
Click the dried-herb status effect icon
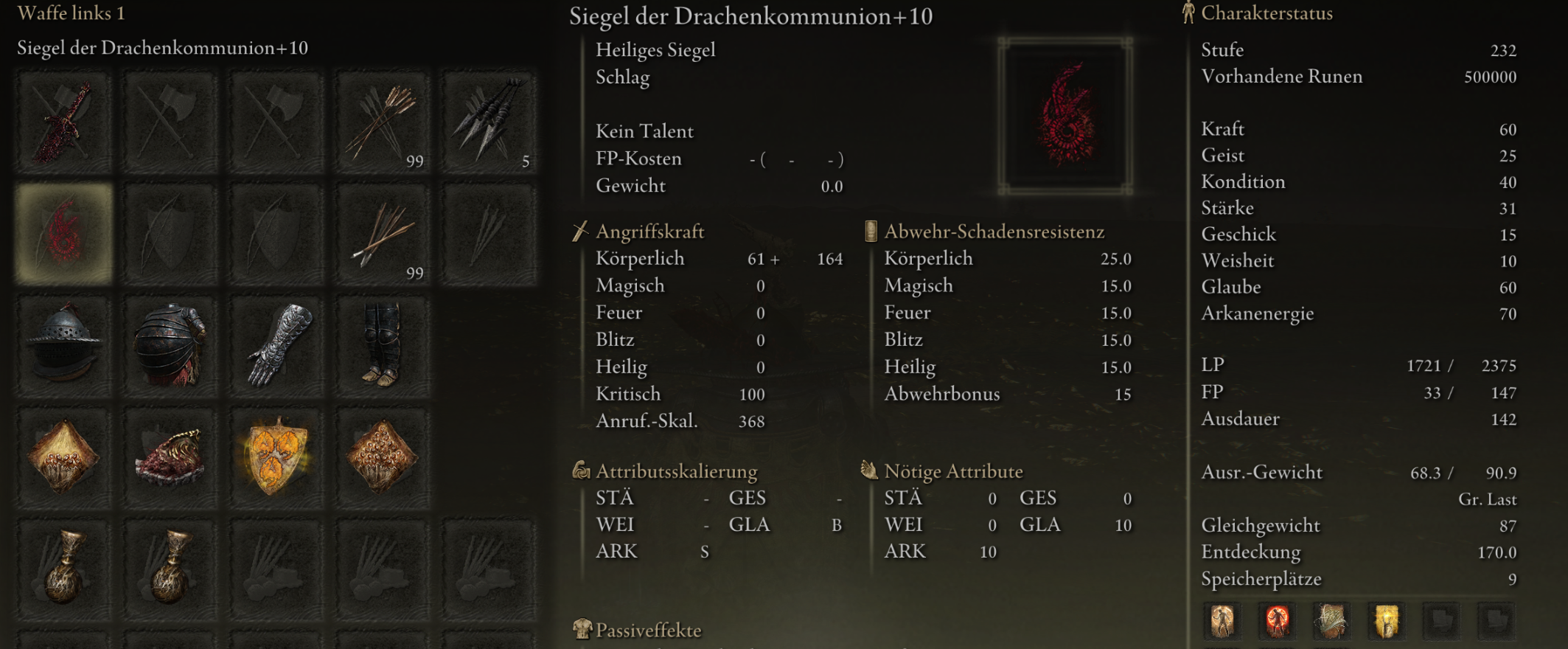click(x=1331, y=622)
